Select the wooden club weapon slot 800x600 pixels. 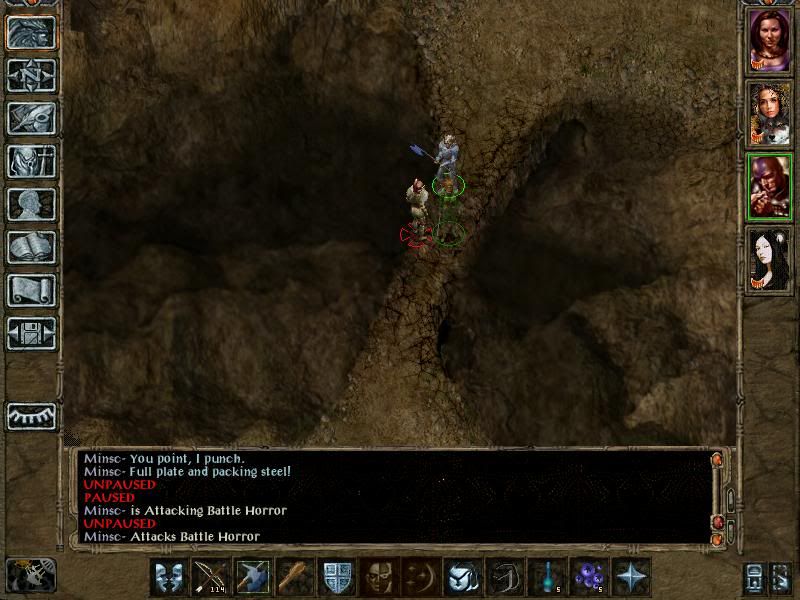(x=295, y=577)
